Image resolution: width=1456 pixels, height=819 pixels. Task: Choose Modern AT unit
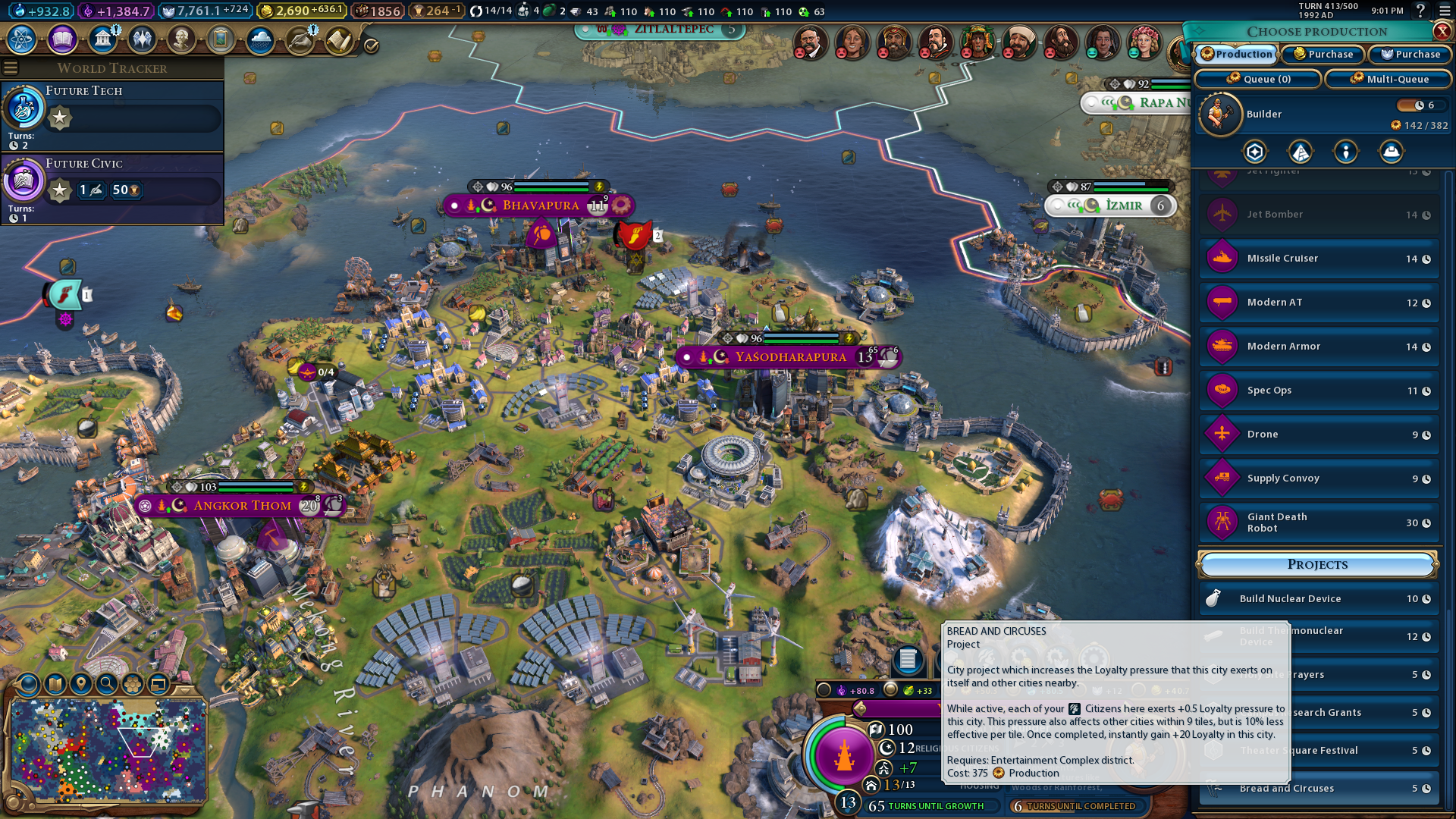pos(1319,303)
